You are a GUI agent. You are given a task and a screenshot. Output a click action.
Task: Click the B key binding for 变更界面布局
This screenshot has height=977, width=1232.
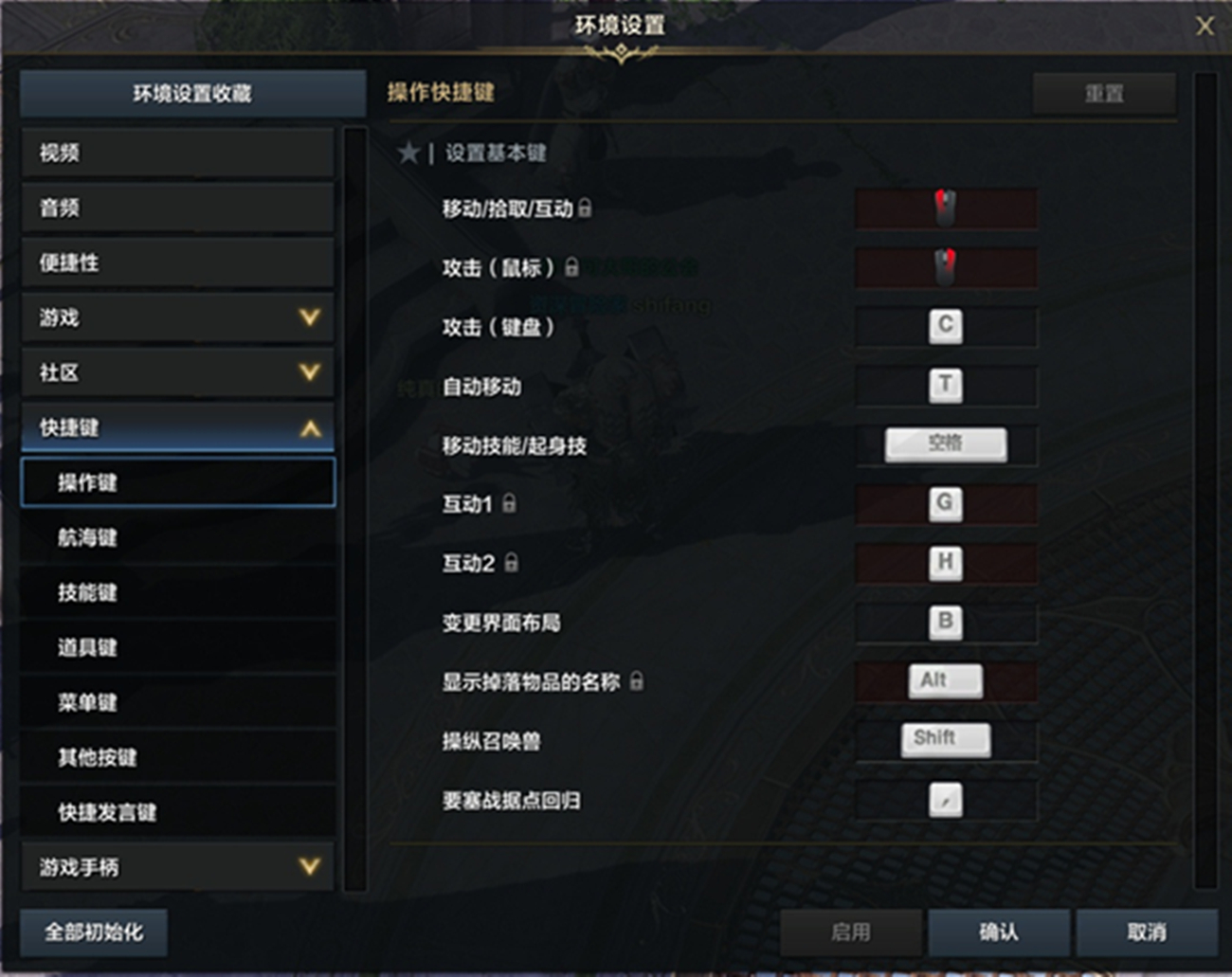click(945, 622)
